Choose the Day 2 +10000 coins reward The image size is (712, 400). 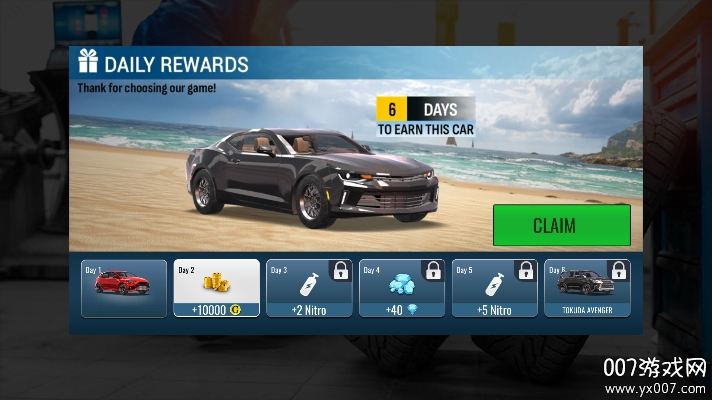pyautogui.click(x=217, y=288)
